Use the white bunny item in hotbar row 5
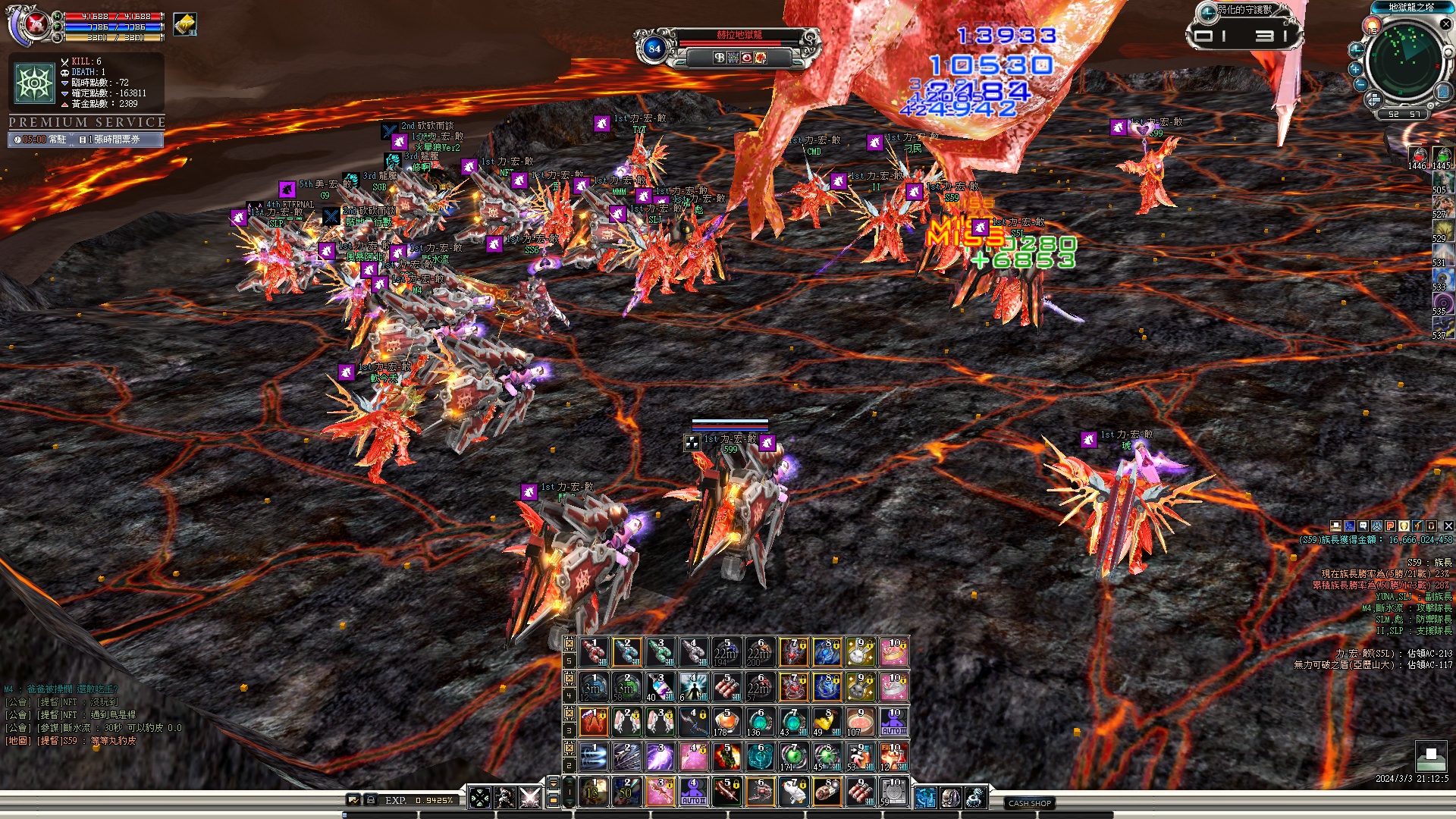Image resolution: width=1456 pixels, height=819 pixels. (x=859, y=651)
